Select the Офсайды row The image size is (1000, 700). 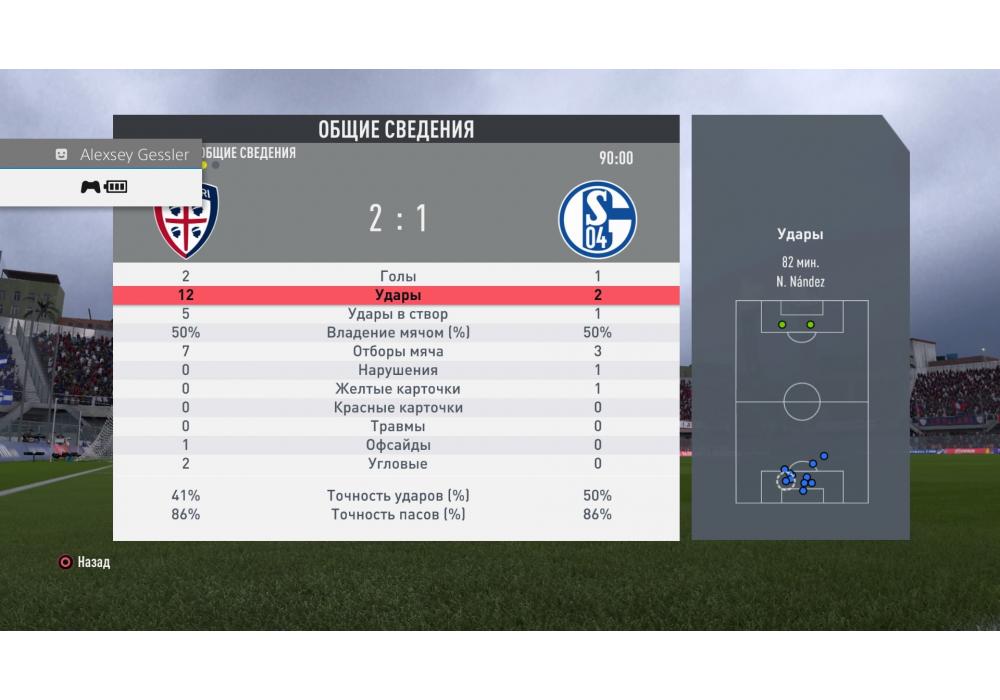pyautogui.click(x=398, y=445)
